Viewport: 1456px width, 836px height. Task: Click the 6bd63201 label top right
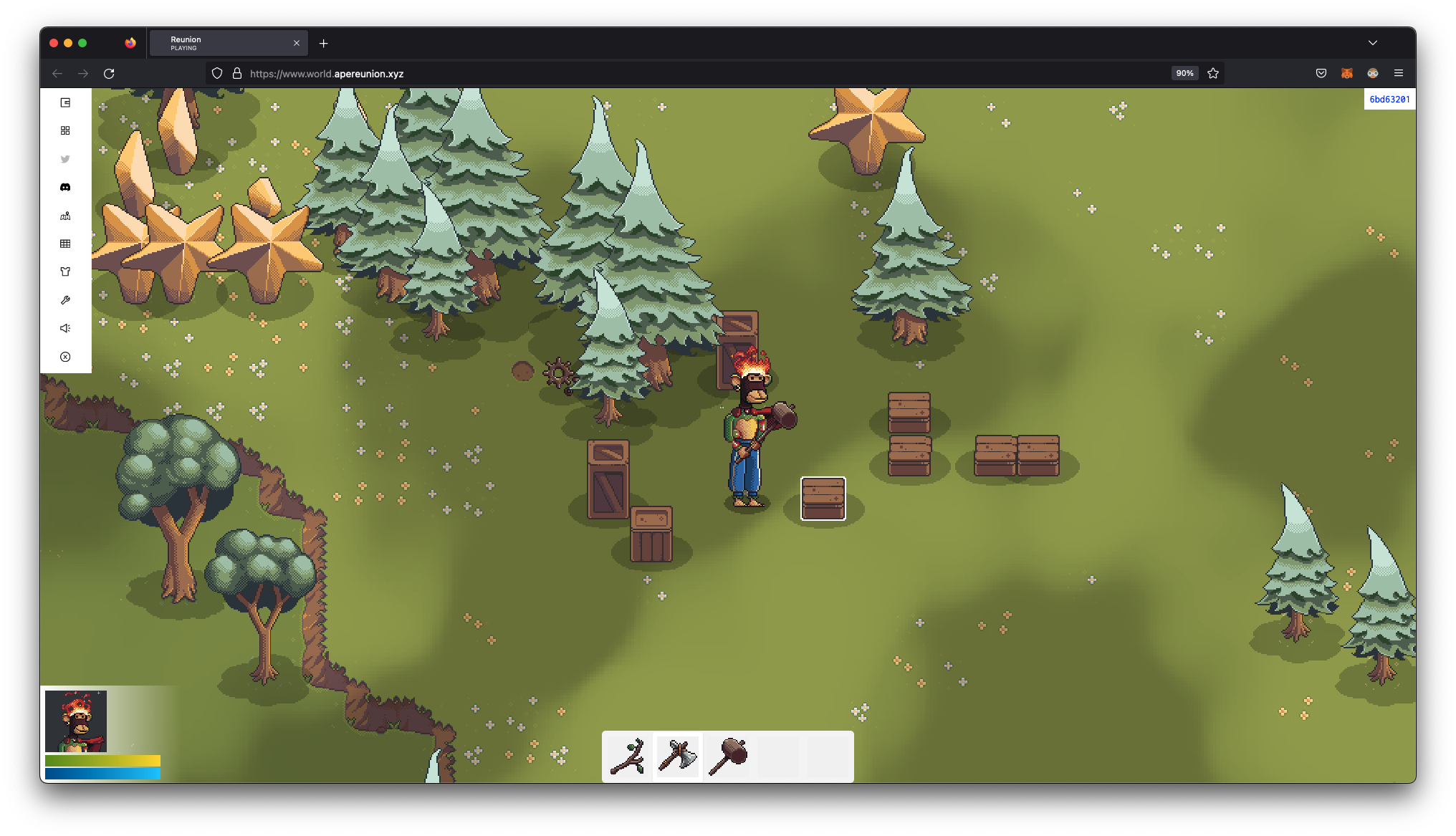1389,99
